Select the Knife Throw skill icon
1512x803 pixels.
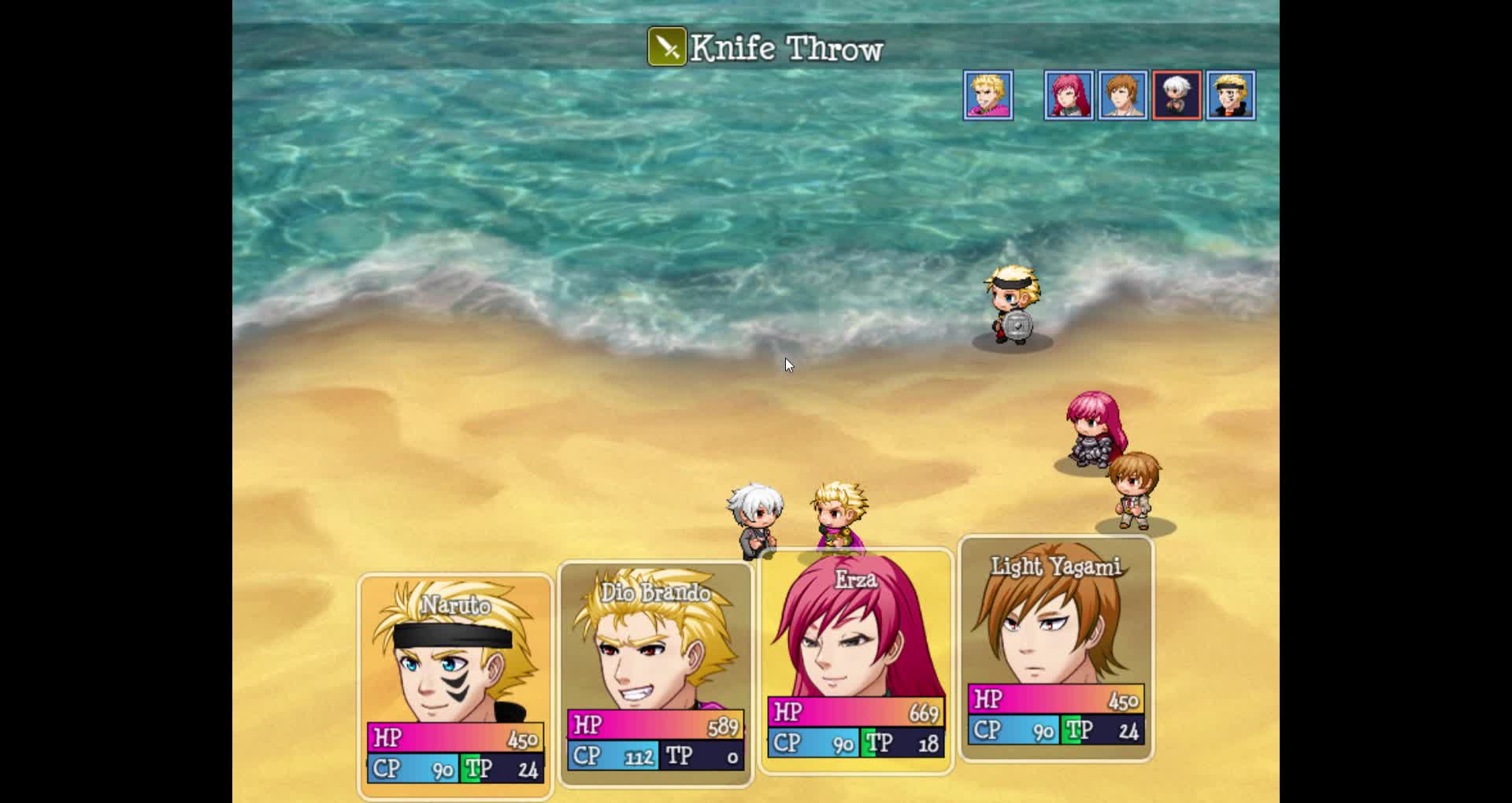click(x=665, y=47)
